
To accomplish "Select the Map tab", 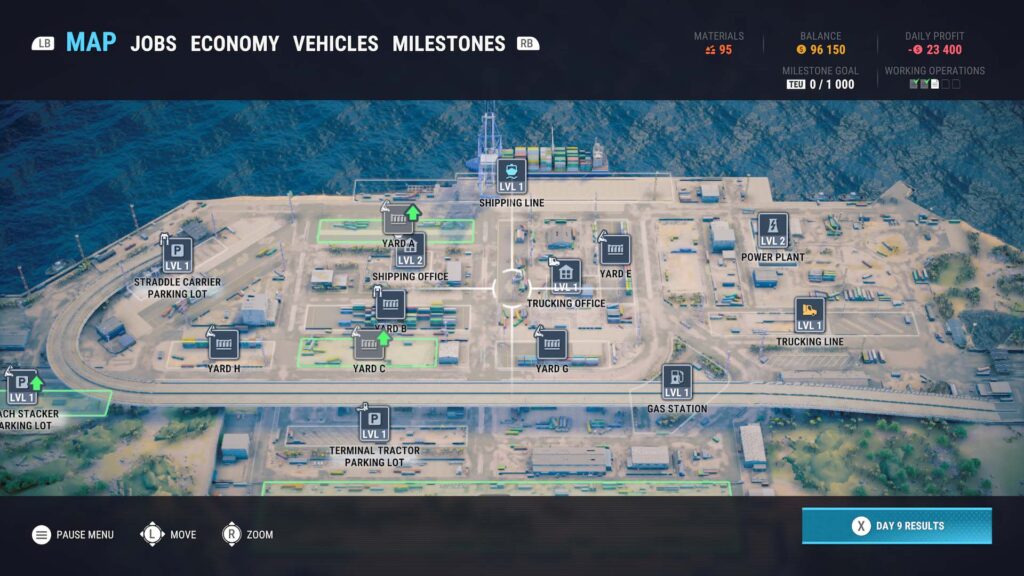I will point(91,43).
